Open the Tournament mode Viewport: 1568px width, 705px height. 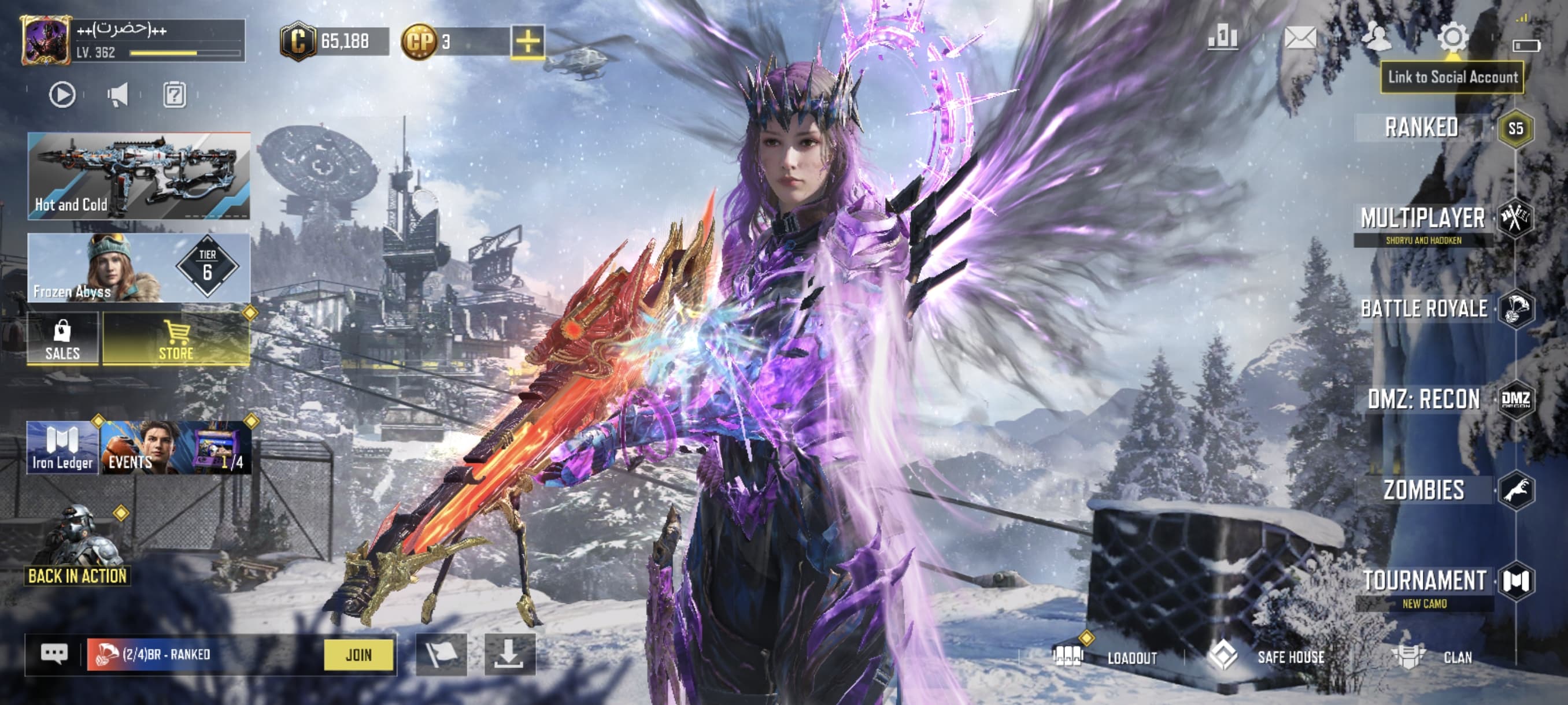click(1425, 581)
